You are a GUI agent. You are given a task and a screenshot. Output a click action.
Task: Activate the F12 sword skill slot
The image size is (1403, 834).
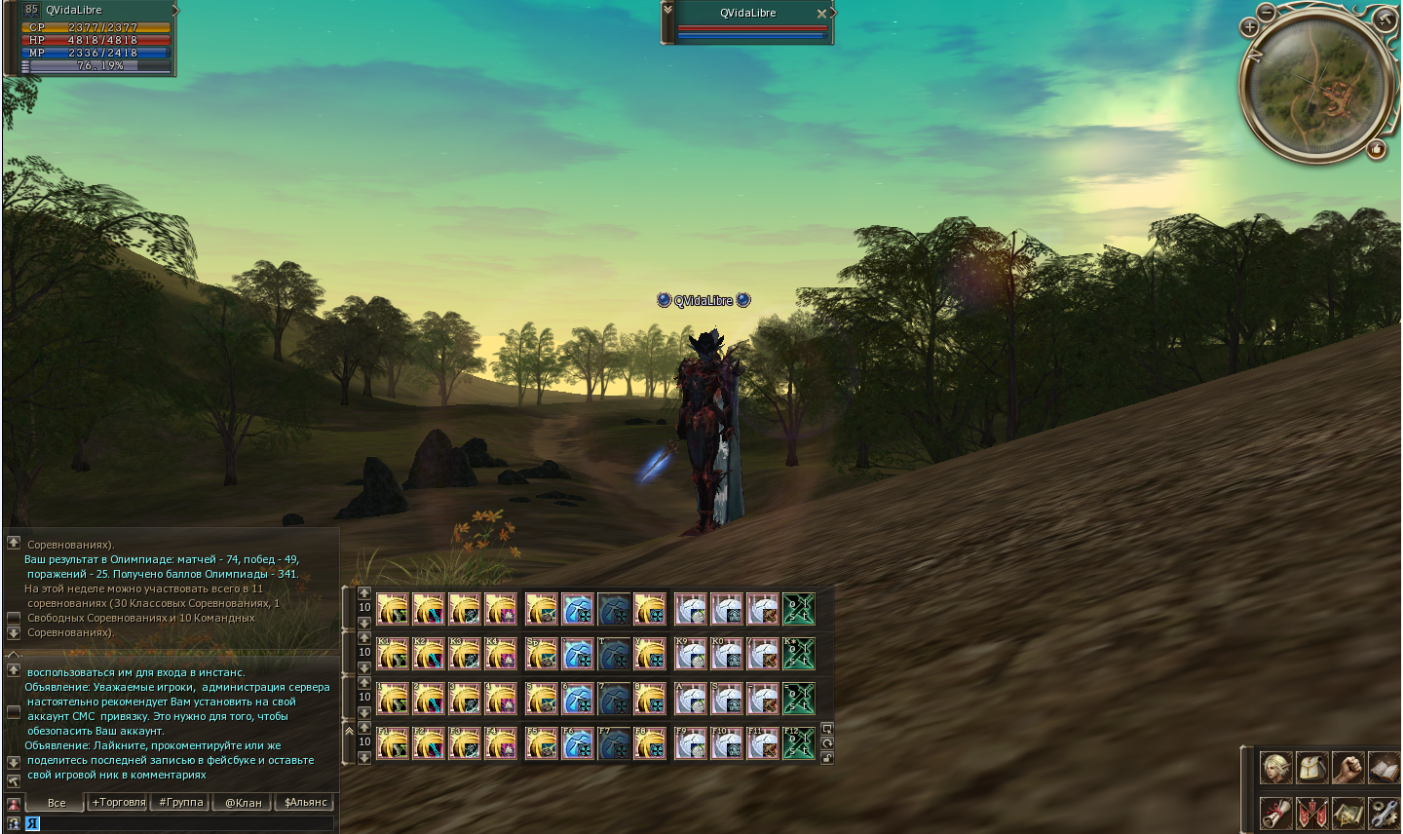[798, 744]
